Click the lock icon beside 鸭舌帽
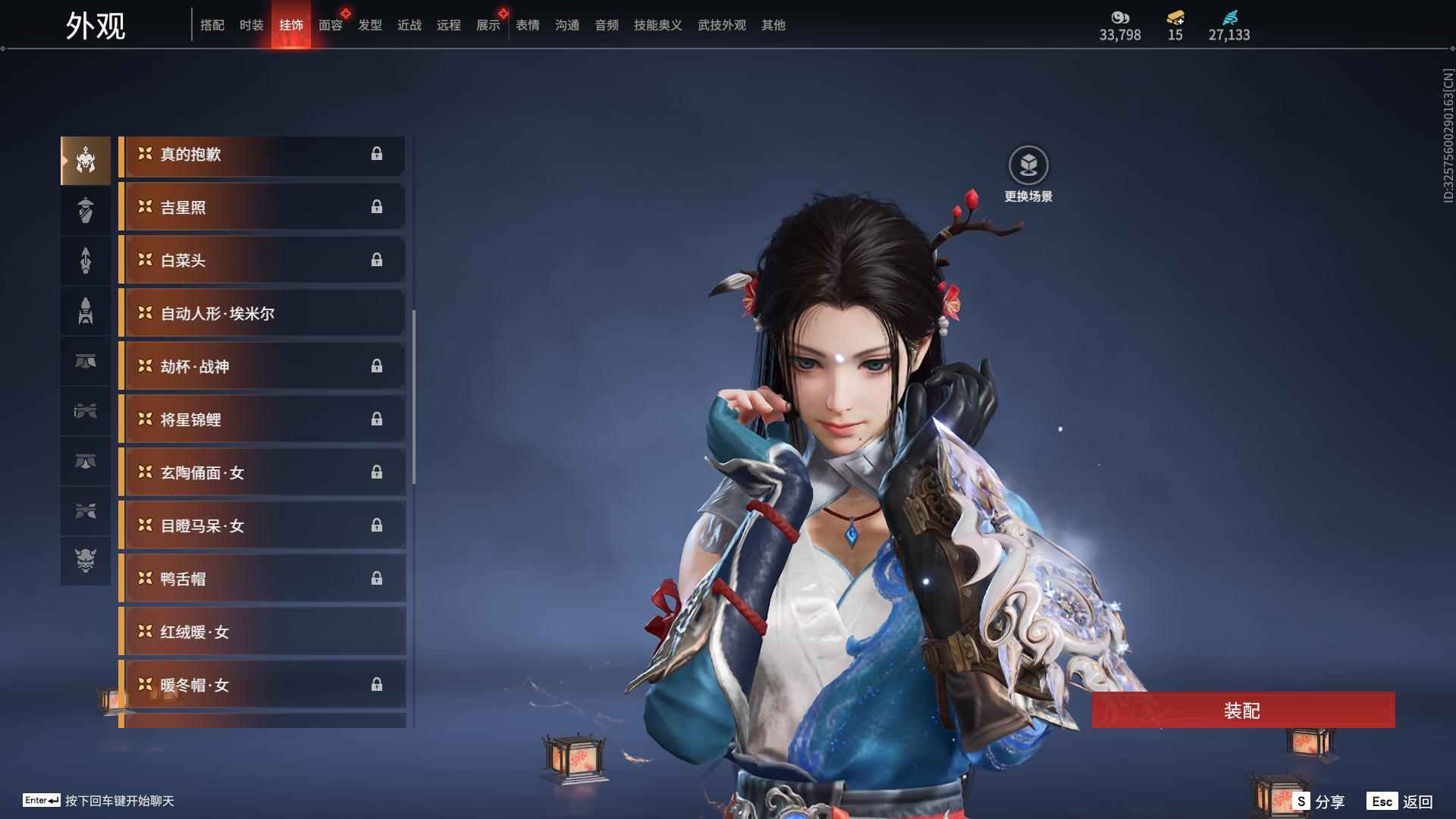This screenshot has width=1456, height=819. click(378, 578)
